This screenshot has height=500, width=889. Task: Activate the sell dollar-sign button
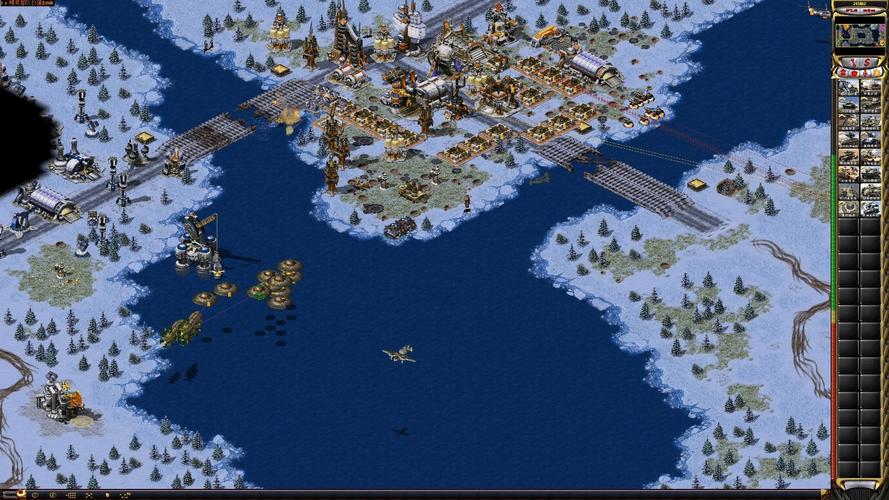coord(869,60)
